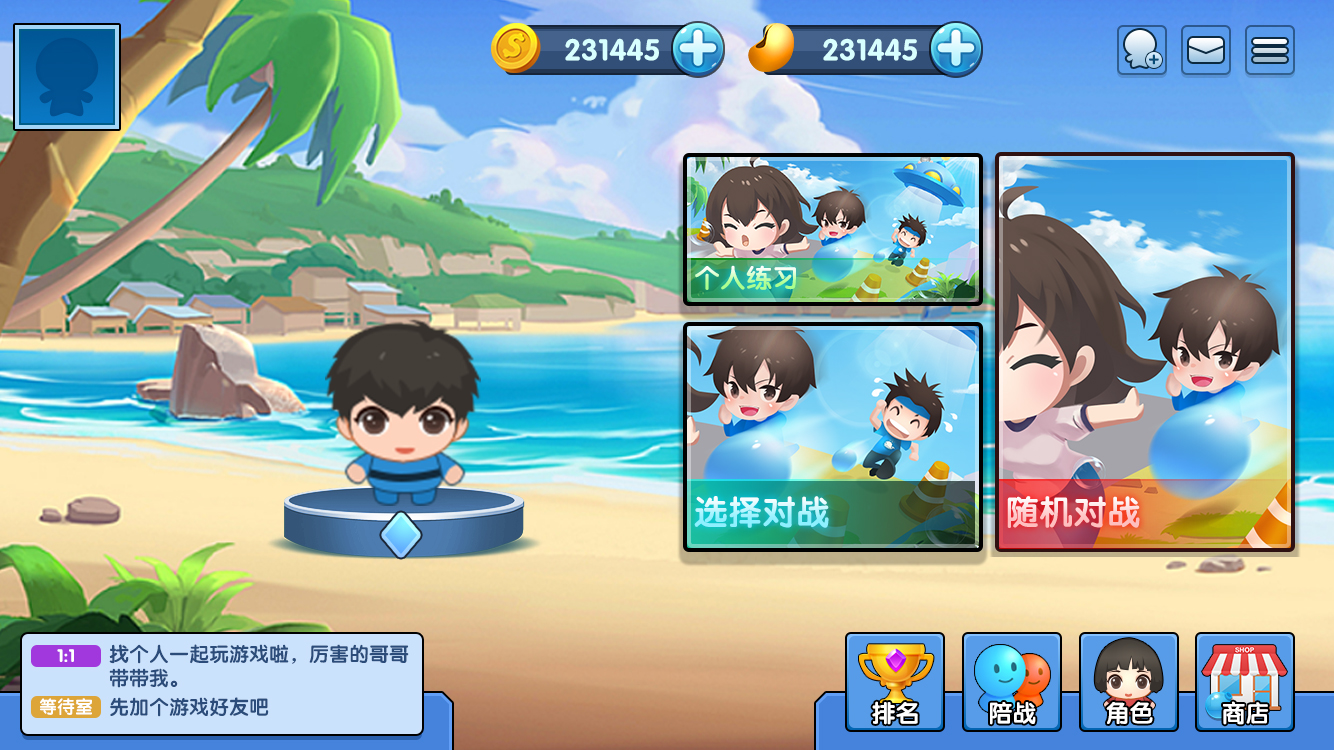Viewport: 1334px width, 750px height.
Task: Click the player avatar frame top left
Action: click(x=65, y=77)
